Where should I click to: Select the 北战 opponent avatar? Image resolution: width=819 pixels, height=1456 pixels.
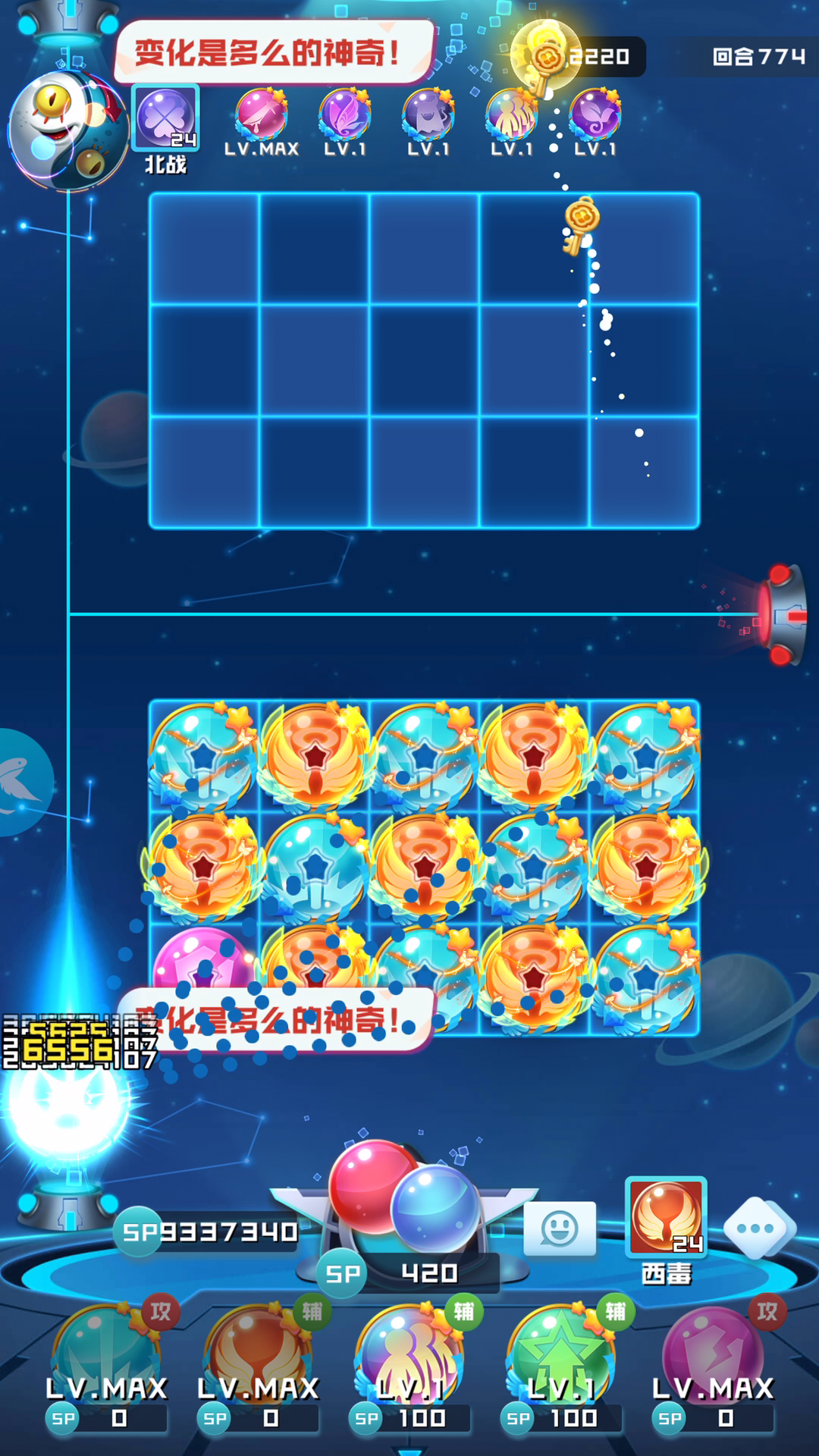[165, 118]
